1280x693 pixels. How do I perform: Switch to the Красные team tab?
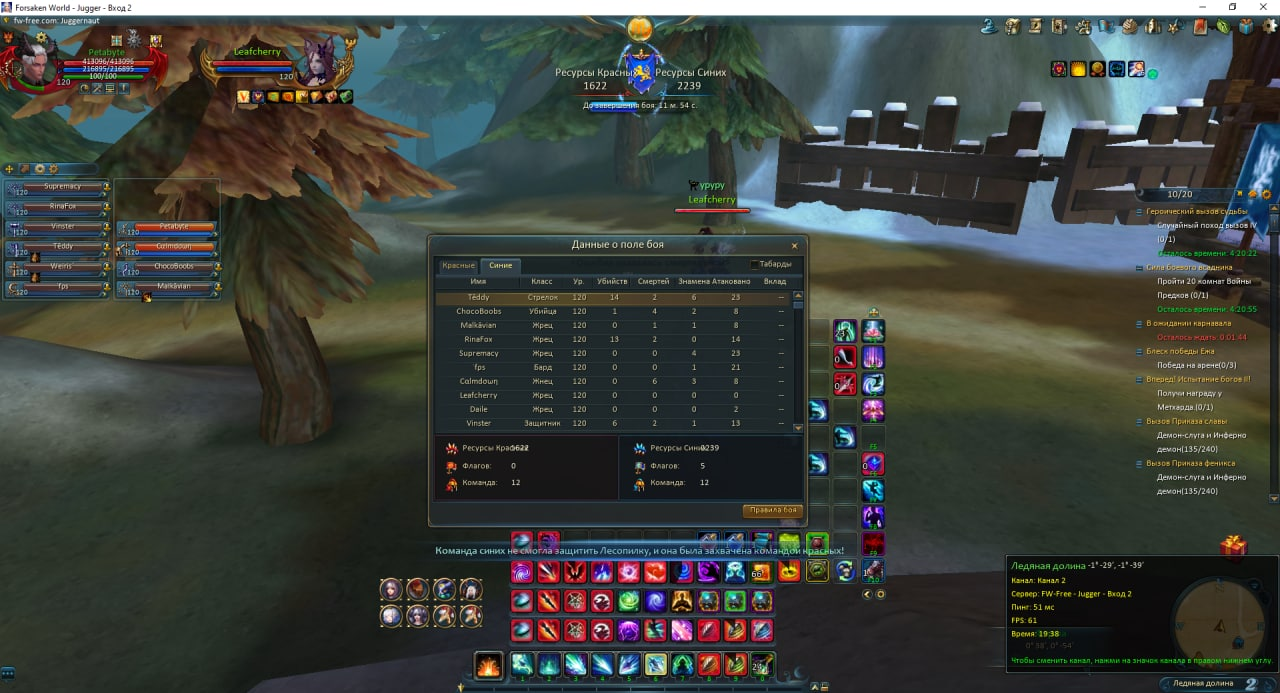pos(458,265)
